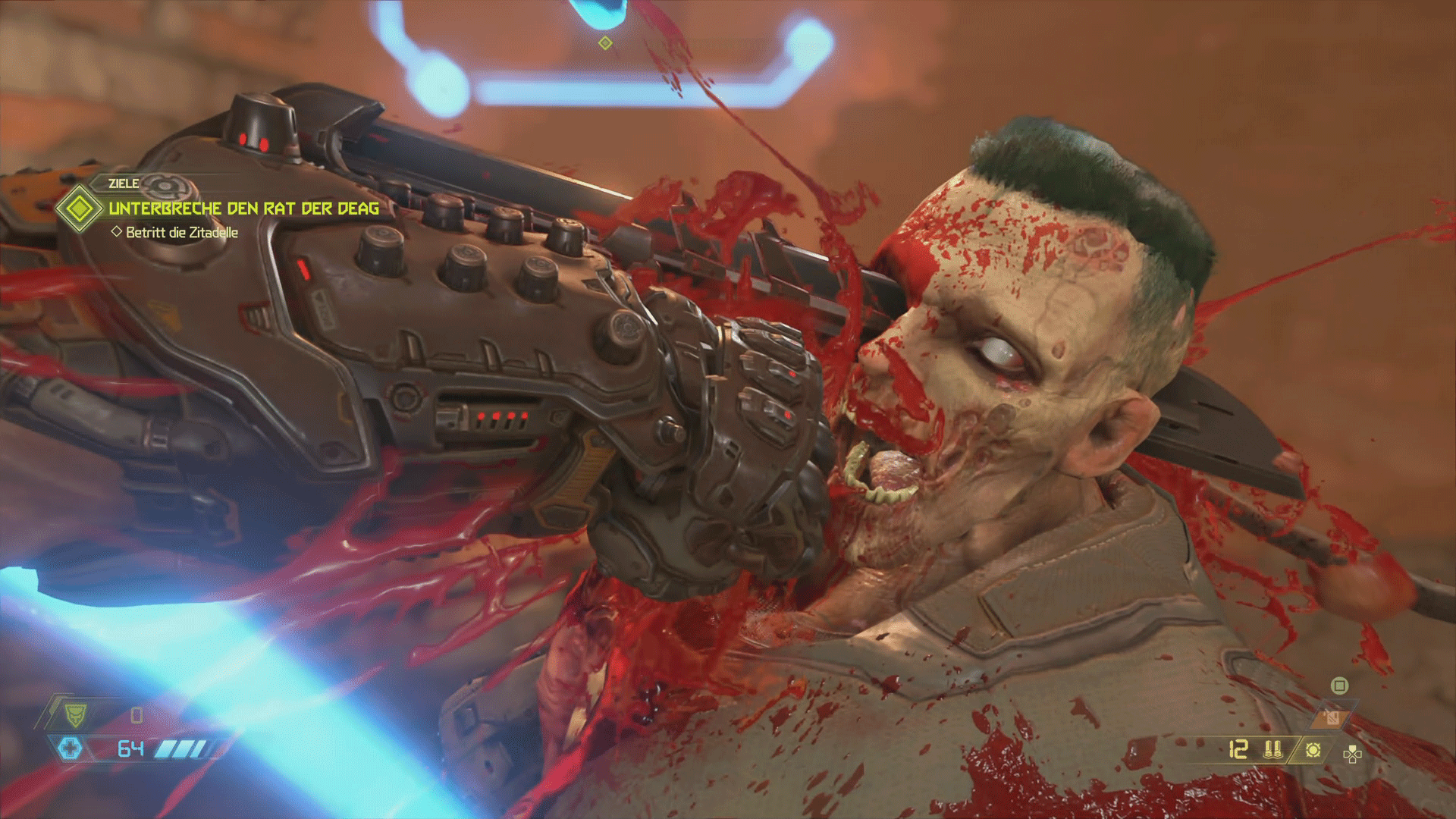Activate the weapon mod icon beside ammo
The image size is (1456, 819).
click(1313, 750)
